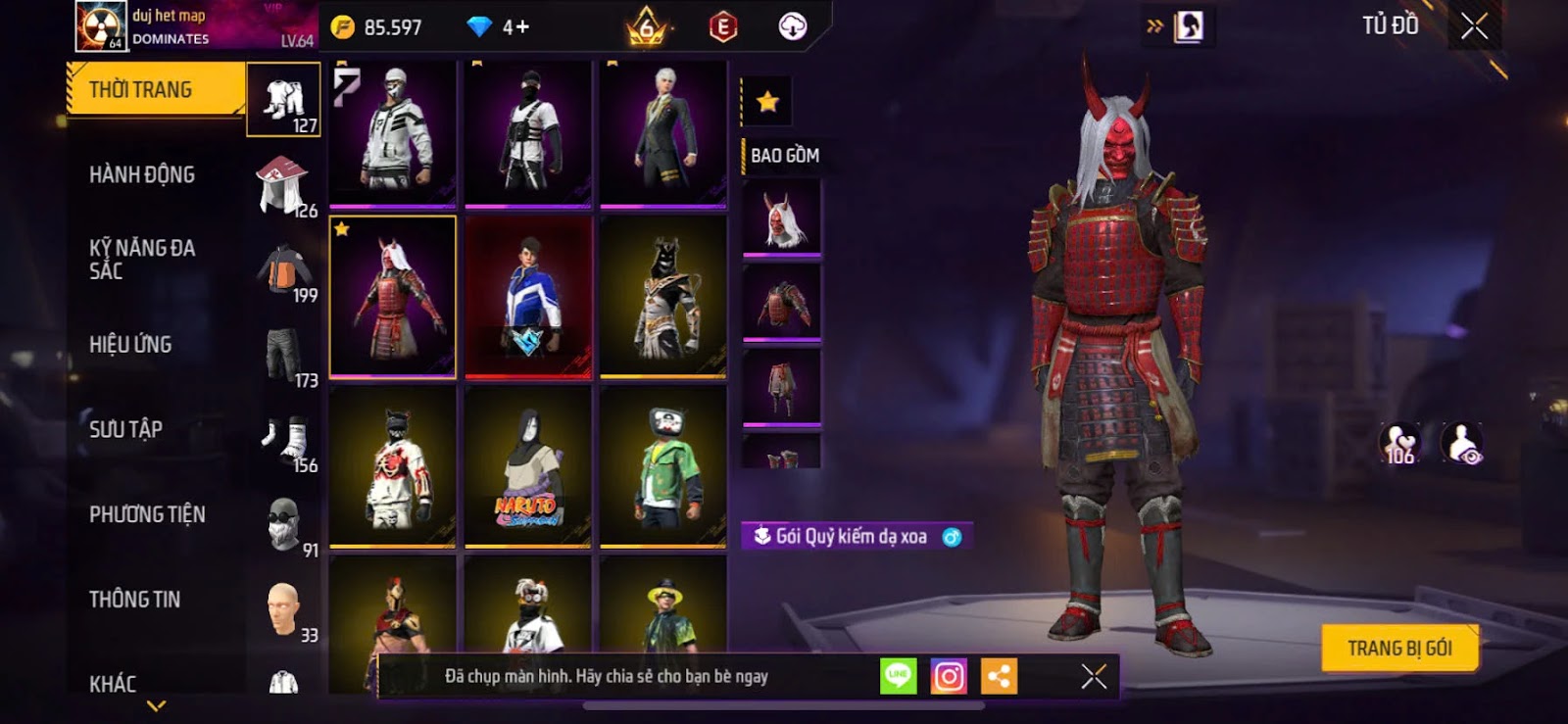Click the orange share icon
1568x724 pixels.
point(999,676)
